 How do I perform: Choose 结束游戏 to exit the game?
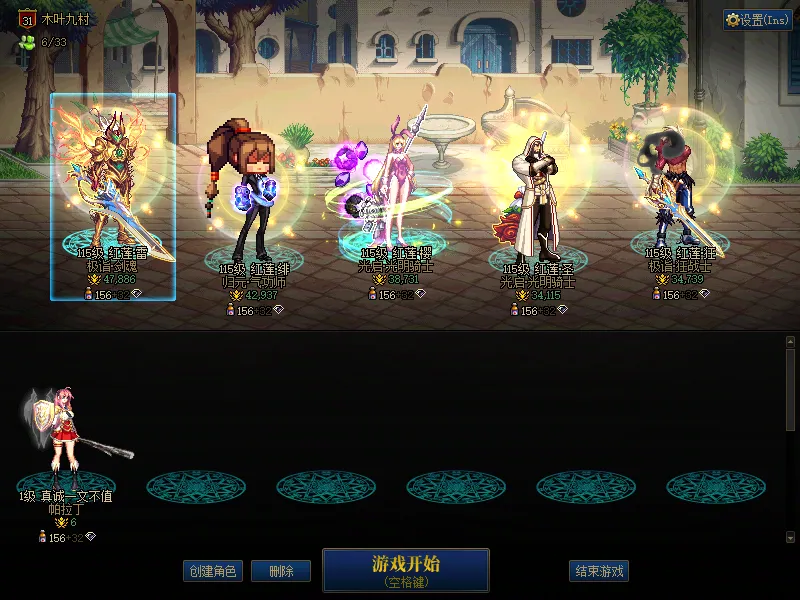(599, 571)
